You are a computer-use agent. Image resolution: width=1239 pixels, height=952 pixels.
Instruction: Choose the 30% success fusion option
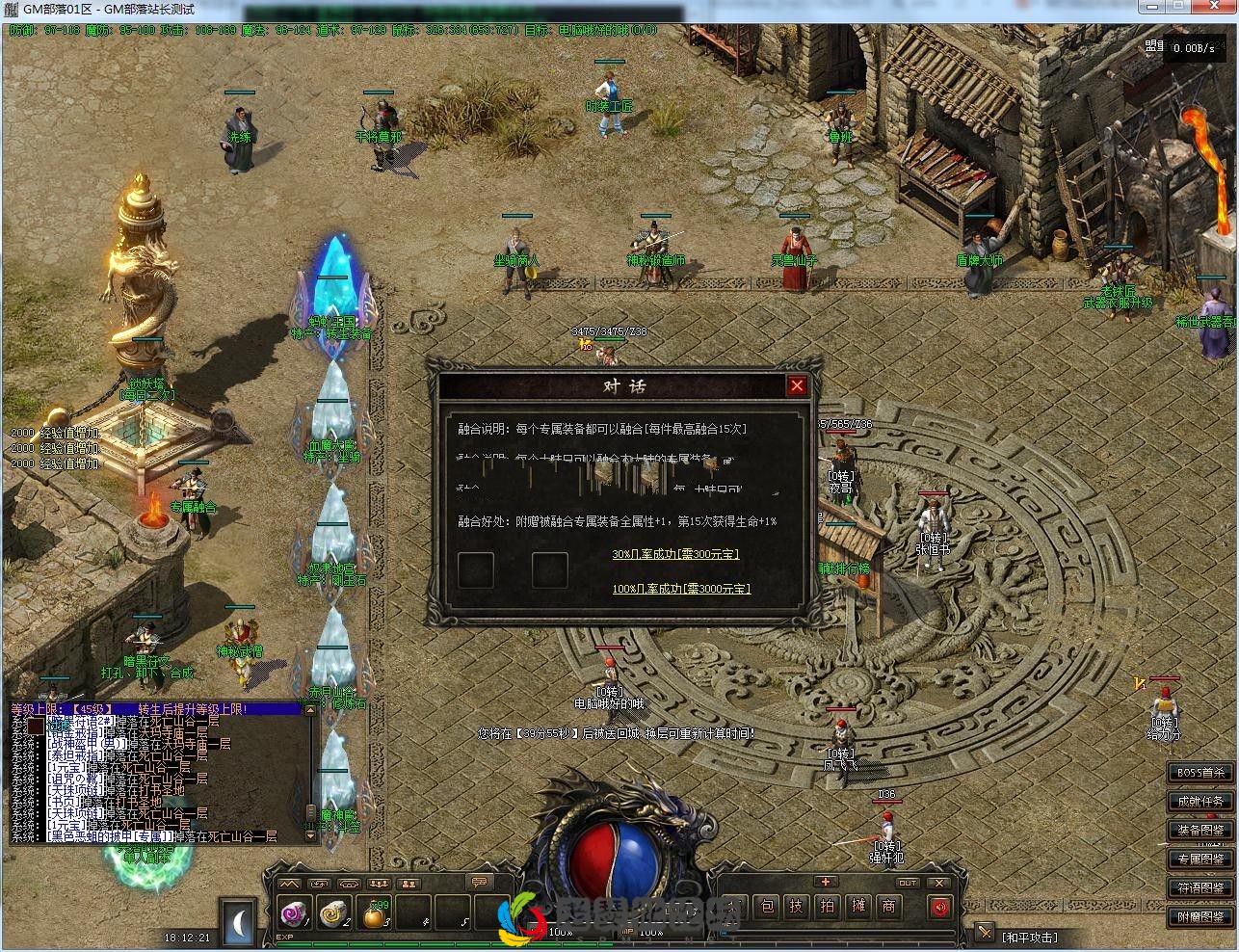[x=675, y=554]
